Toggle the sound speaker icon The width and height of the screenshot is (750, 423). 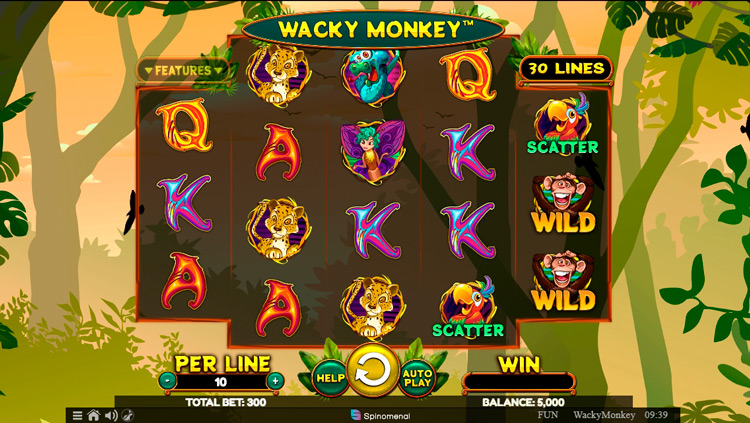point(110,415)
